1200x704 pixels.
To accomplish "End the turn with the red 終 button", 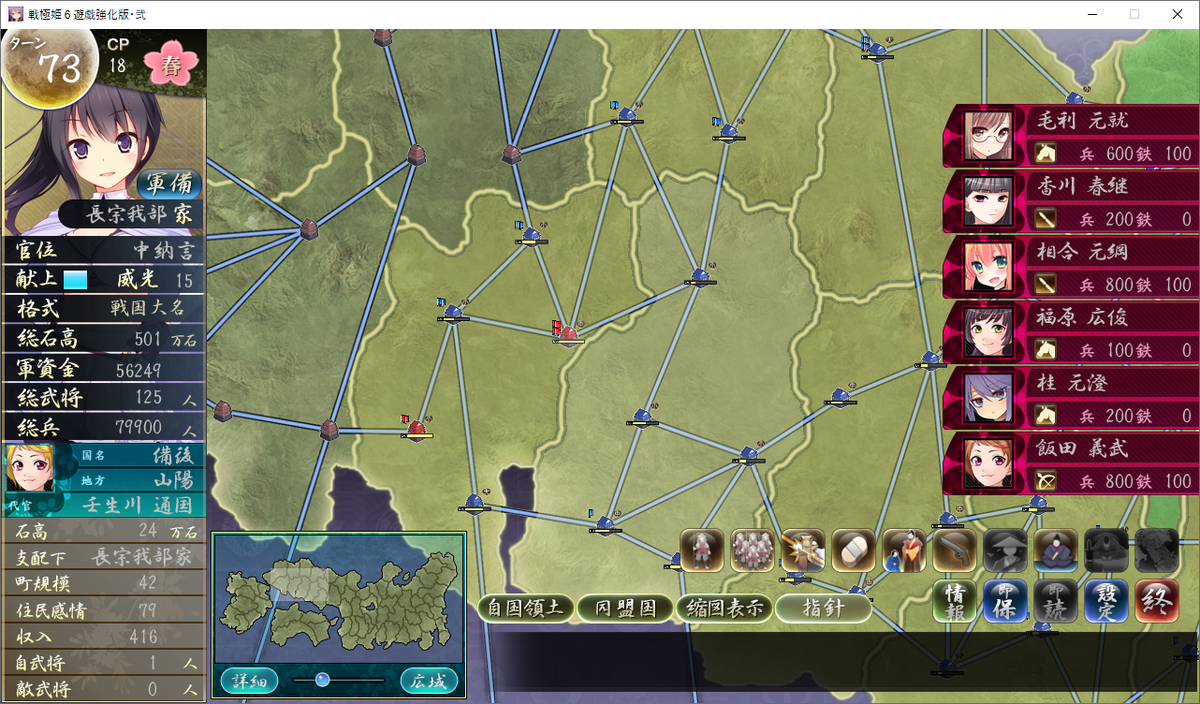I will pyautogui.click(x=1156, y=601).
